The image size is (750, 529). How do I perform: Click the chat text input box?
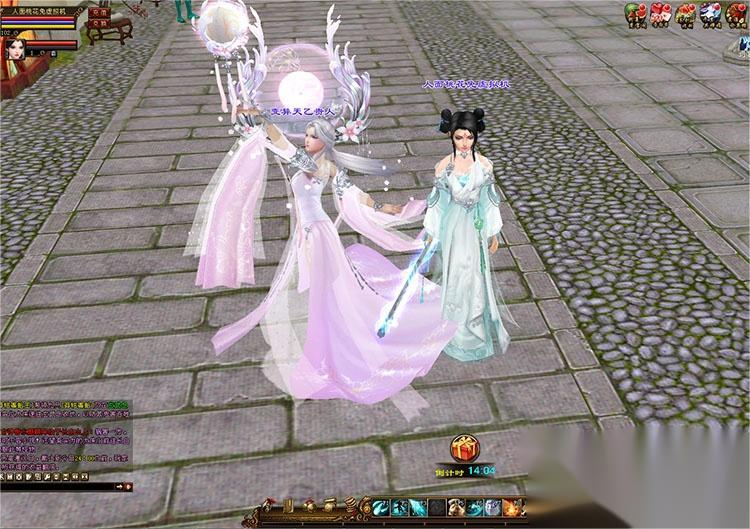[60, 486]
